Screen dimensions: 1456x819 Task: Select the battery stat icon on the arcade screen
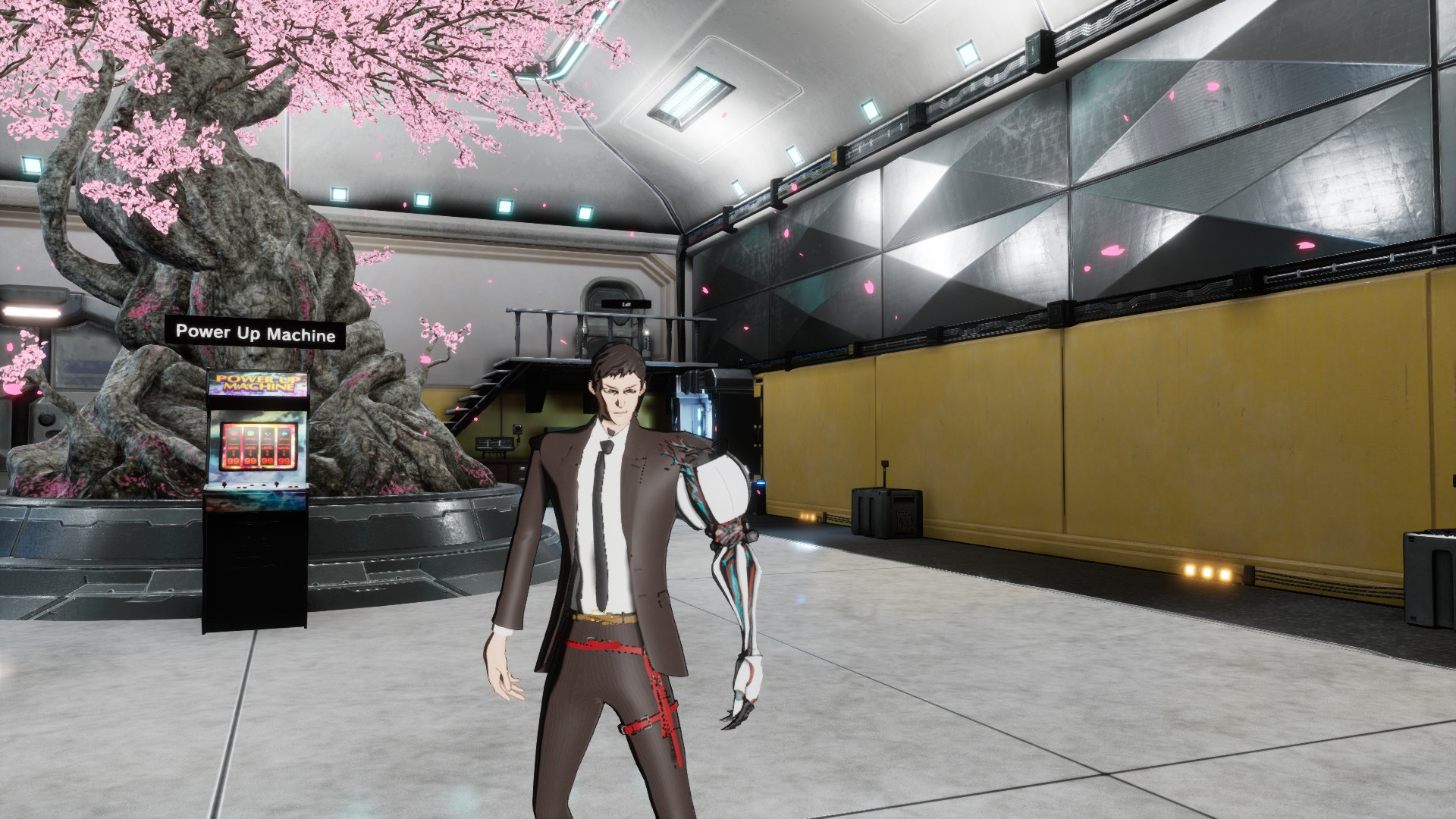point(249,433)
